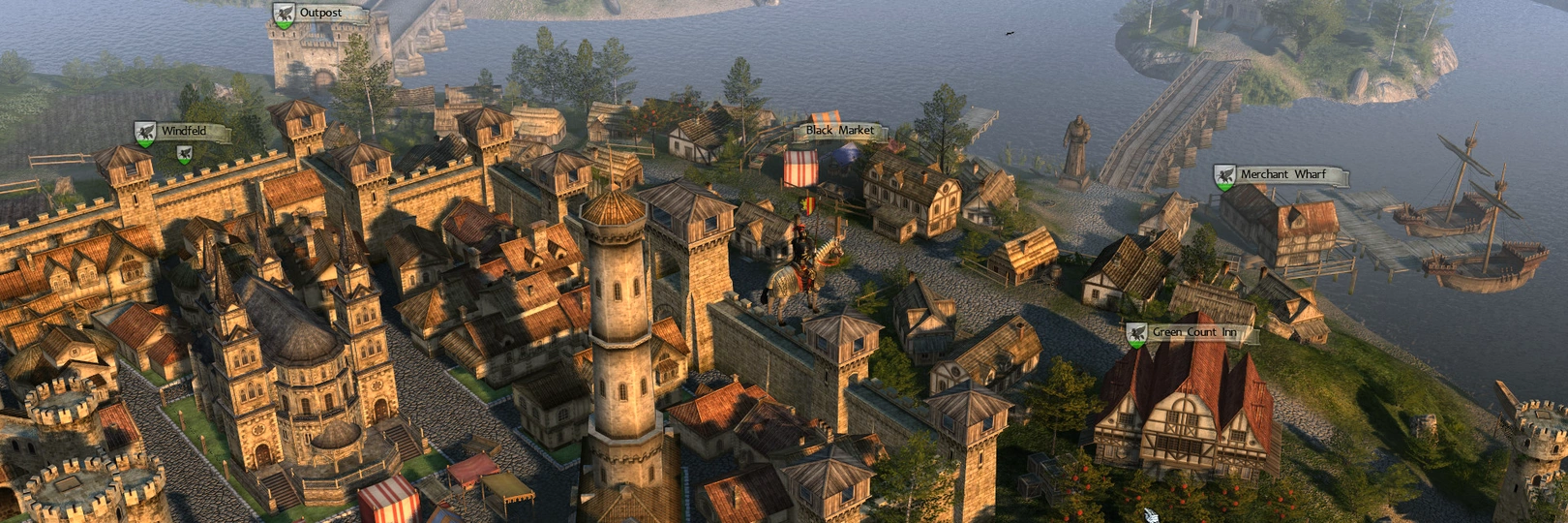This screenshot has width=1568, height=523.
Task: Enter the Green Count Inn label
Action: click(1193, 332)
